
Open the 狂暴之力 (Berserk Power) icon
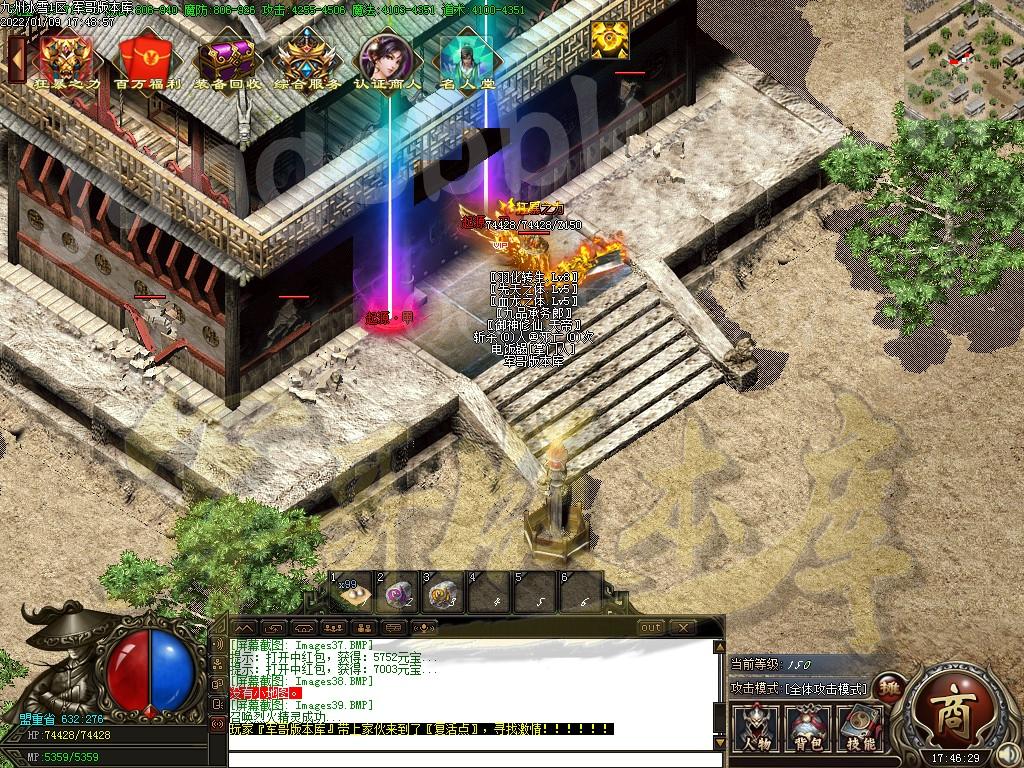(67, 60)
